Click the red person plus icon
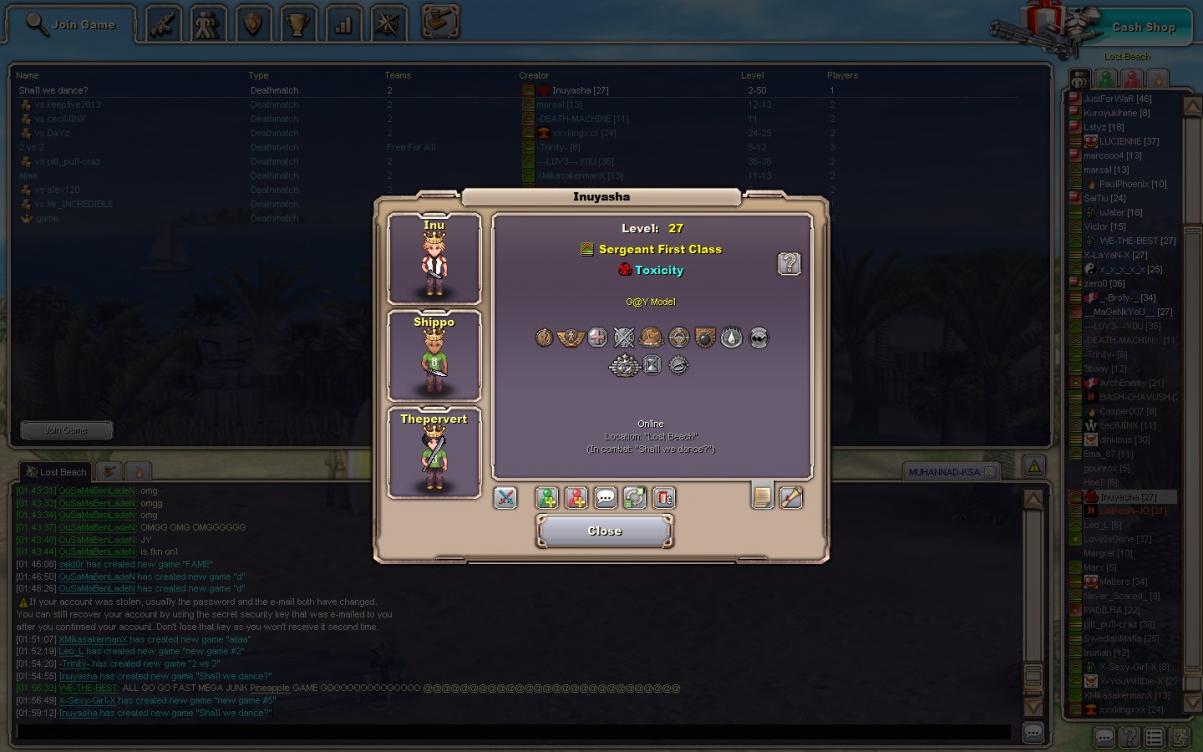This screenshot has width=1203, height=752. tap(576, 497)
